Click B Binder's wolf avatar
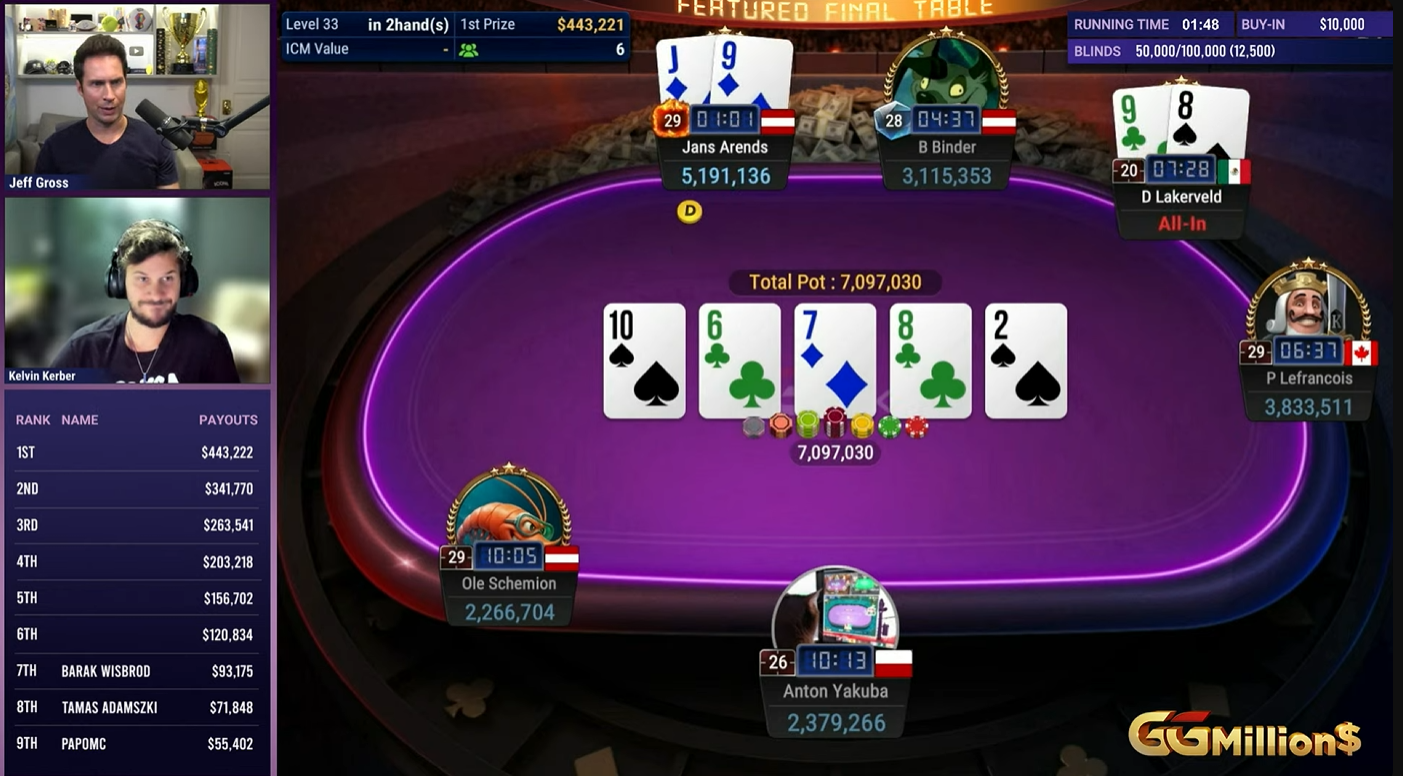The width and height of the screenshot is (1403, 776). click(945, 76)
